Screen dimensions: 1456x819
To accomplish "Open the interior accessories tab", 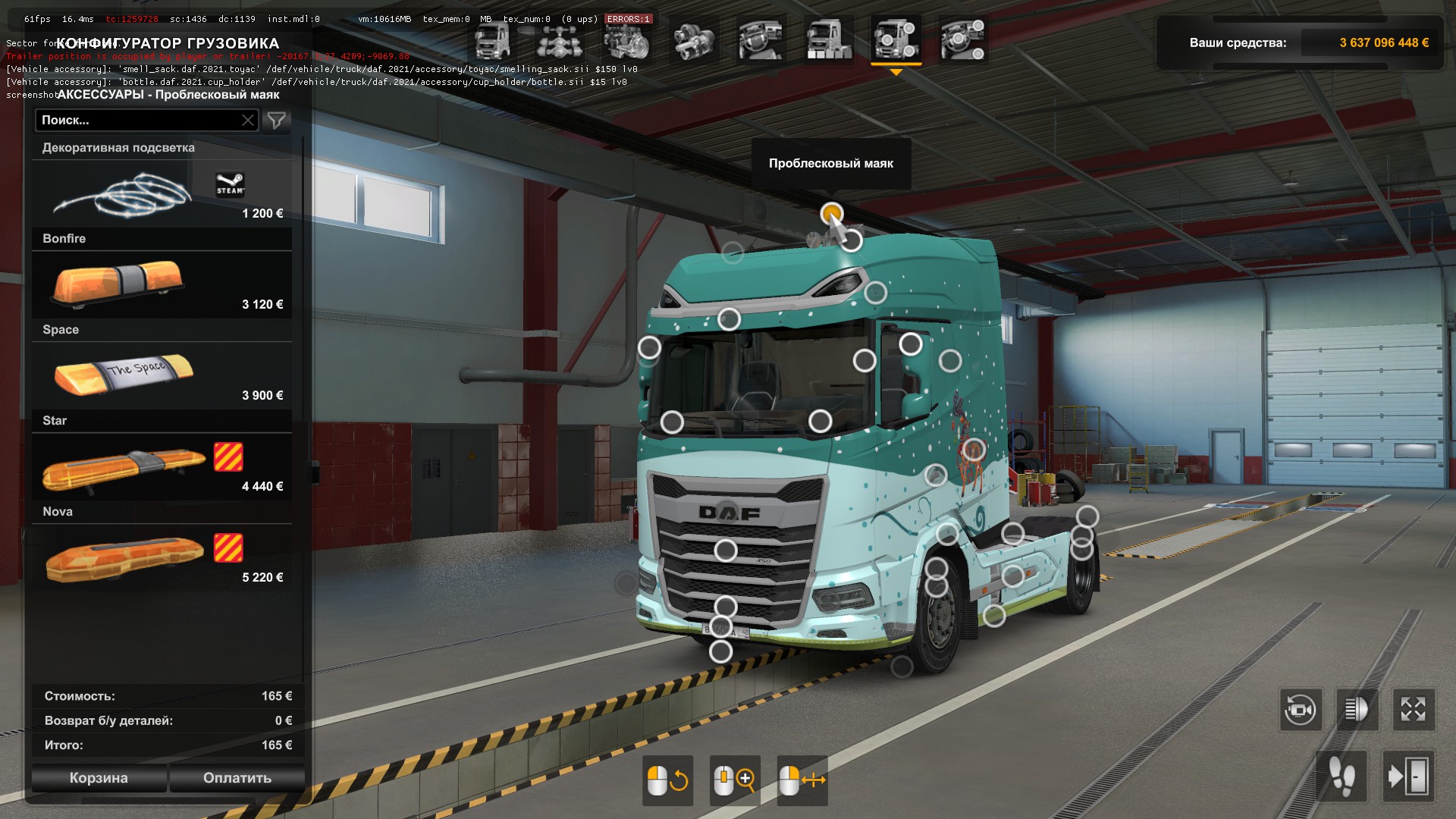I will 962,39.
